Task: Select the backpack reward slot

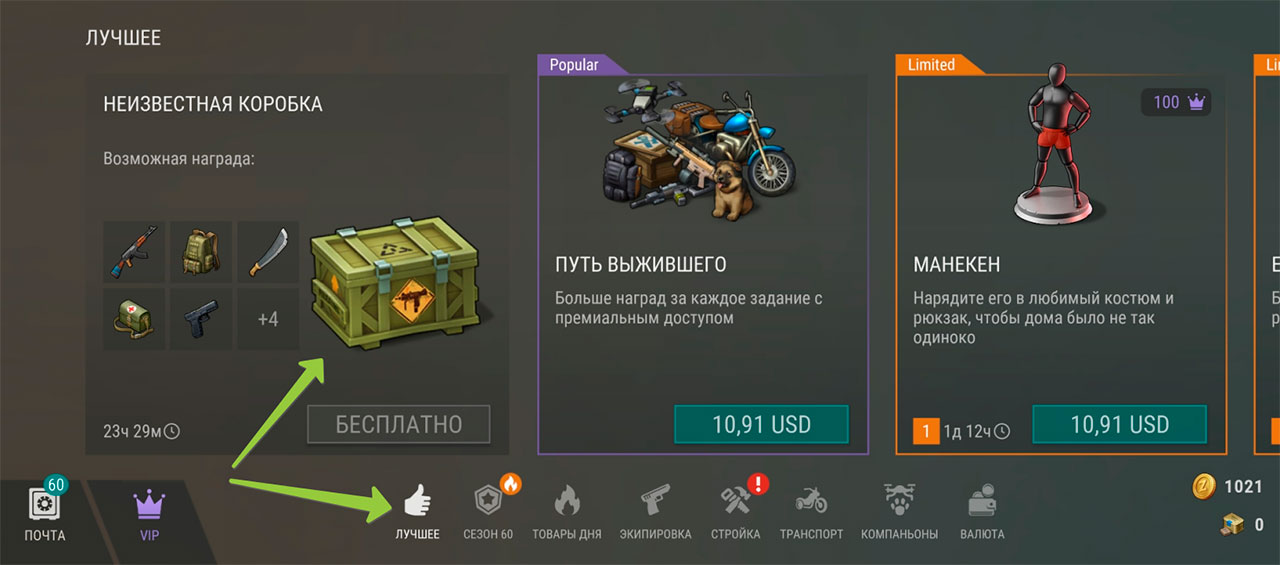Action: 200,252
